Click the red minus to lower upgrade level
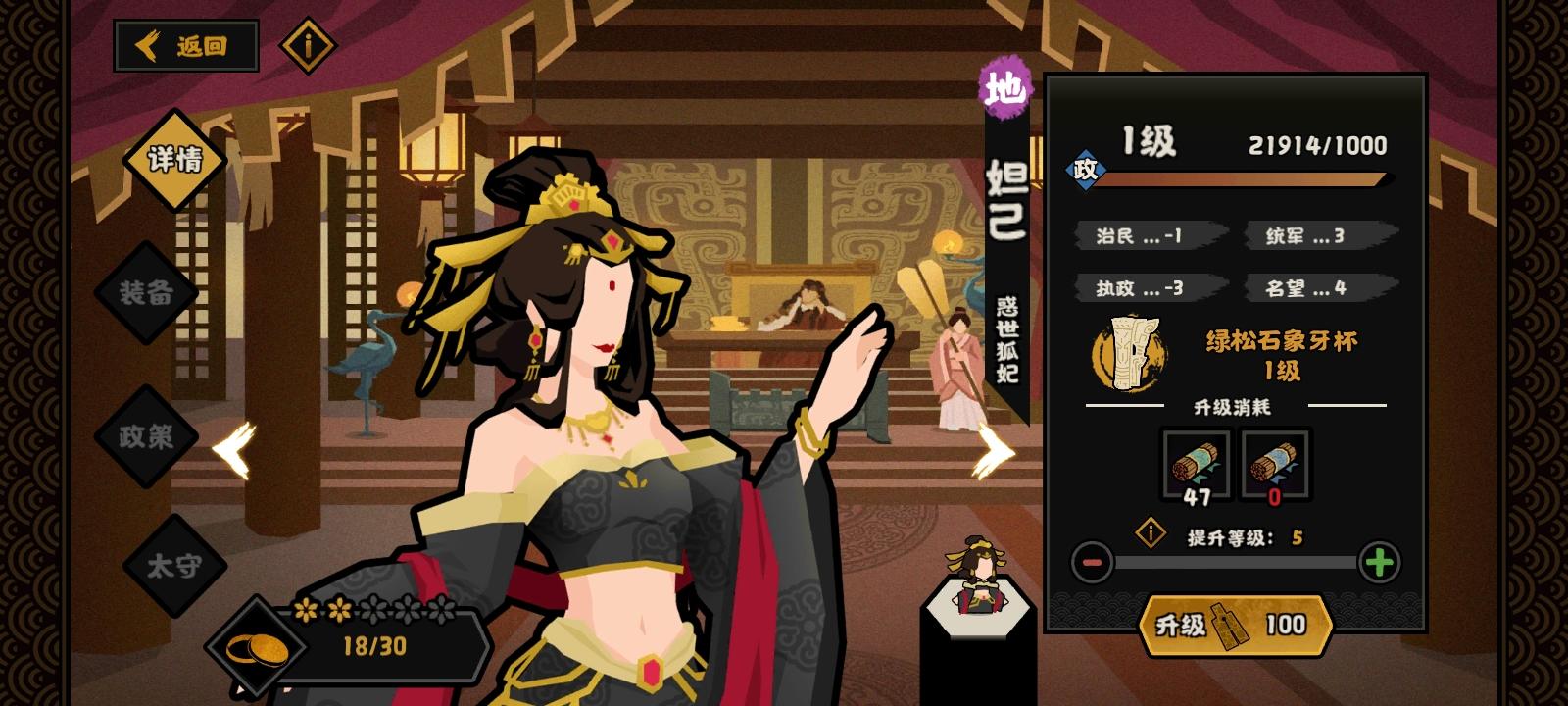The height and width of the screenshot is (706, 1568). [x=1091, y=561]
